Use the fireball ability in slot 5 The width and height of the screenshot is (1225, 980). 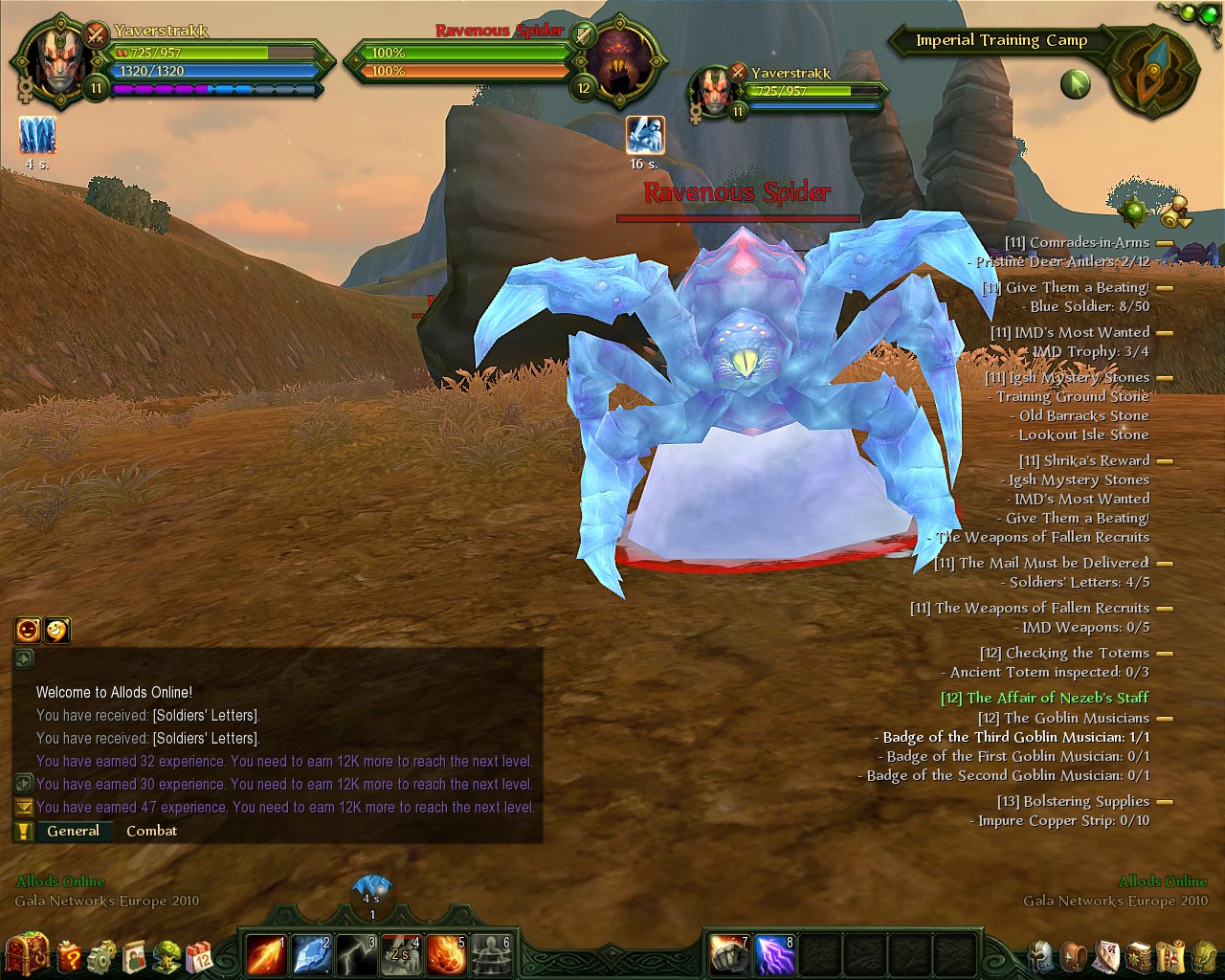click(x=446, y=955)
